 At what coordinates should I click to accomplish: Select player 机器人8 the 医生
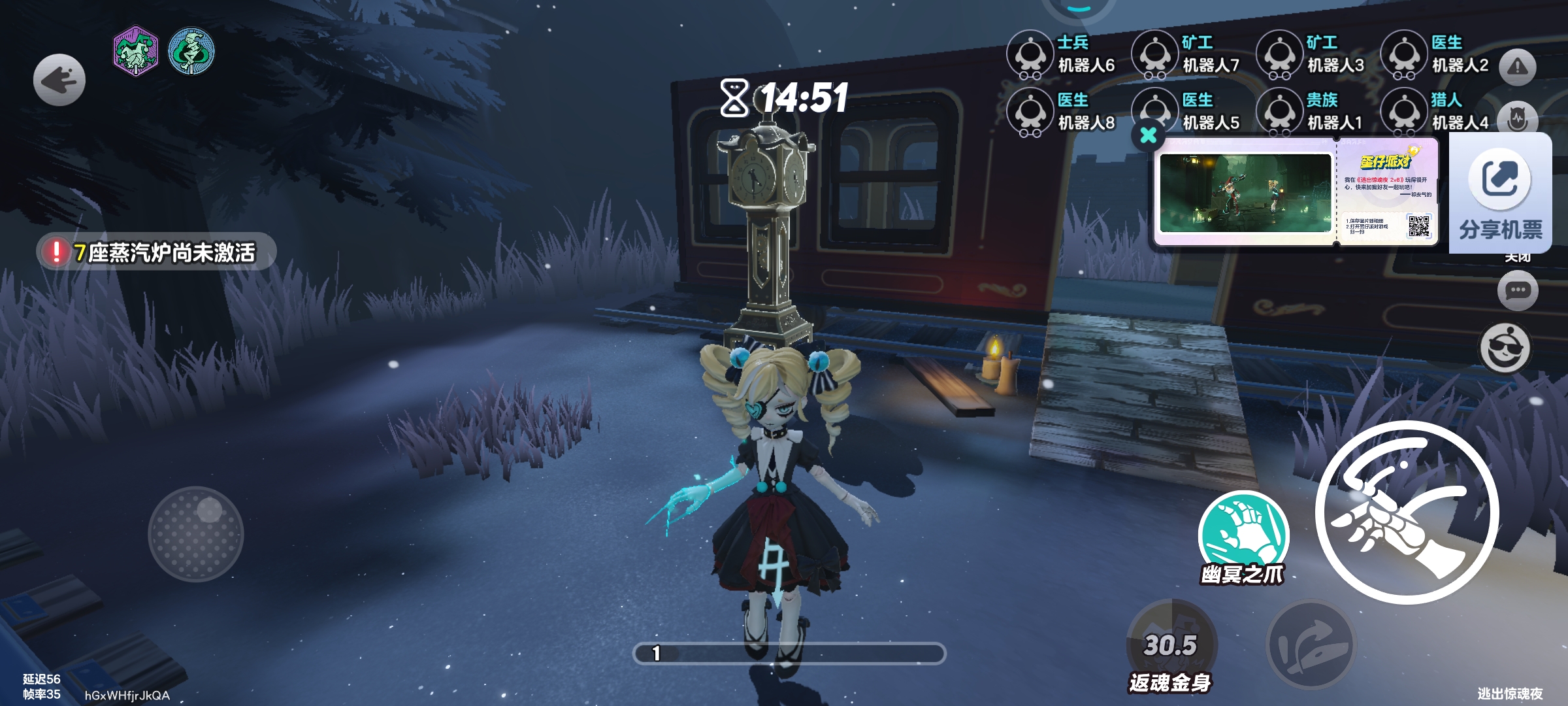(x=1062, y=112)
